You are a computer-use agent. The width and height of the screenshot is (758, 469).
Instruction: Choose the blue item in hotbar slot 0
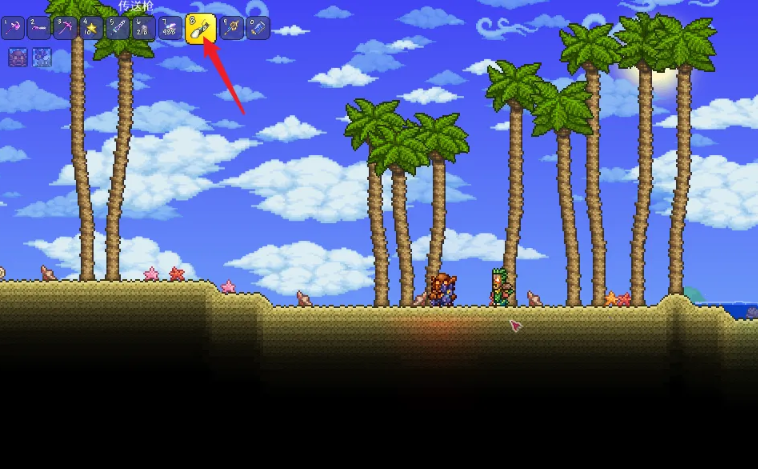pos(259,28)
